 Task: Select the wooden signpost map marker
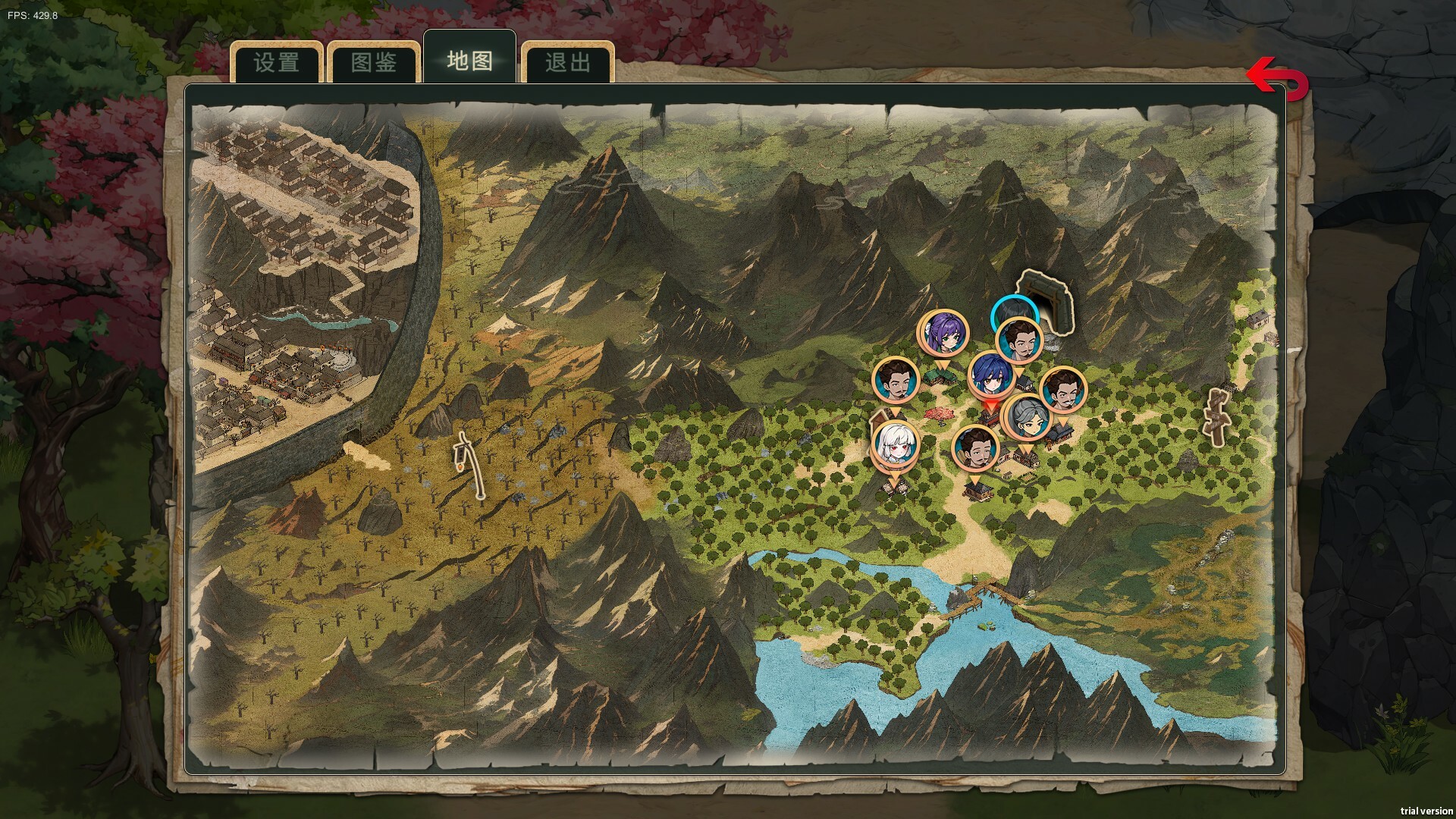tap(1216, 416)
